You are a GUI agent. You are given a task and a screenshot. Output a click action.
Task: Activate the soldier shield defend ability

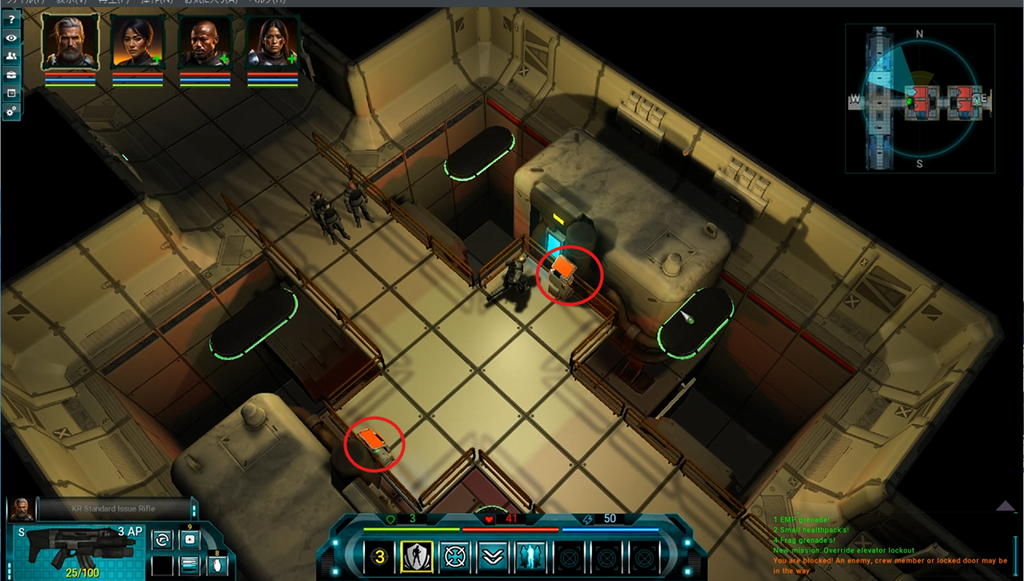[416, 555]
